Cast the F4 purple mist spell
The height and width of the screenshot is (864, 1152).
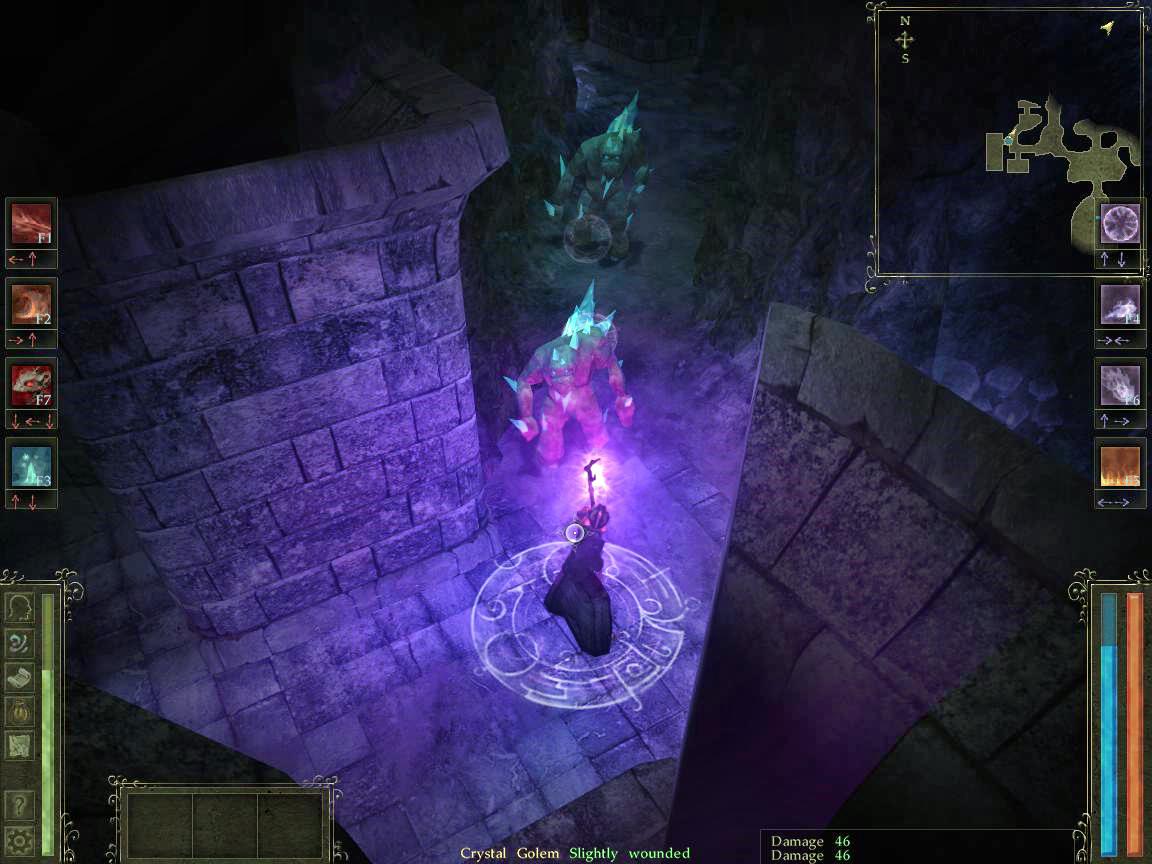[x=1120, y=303]
